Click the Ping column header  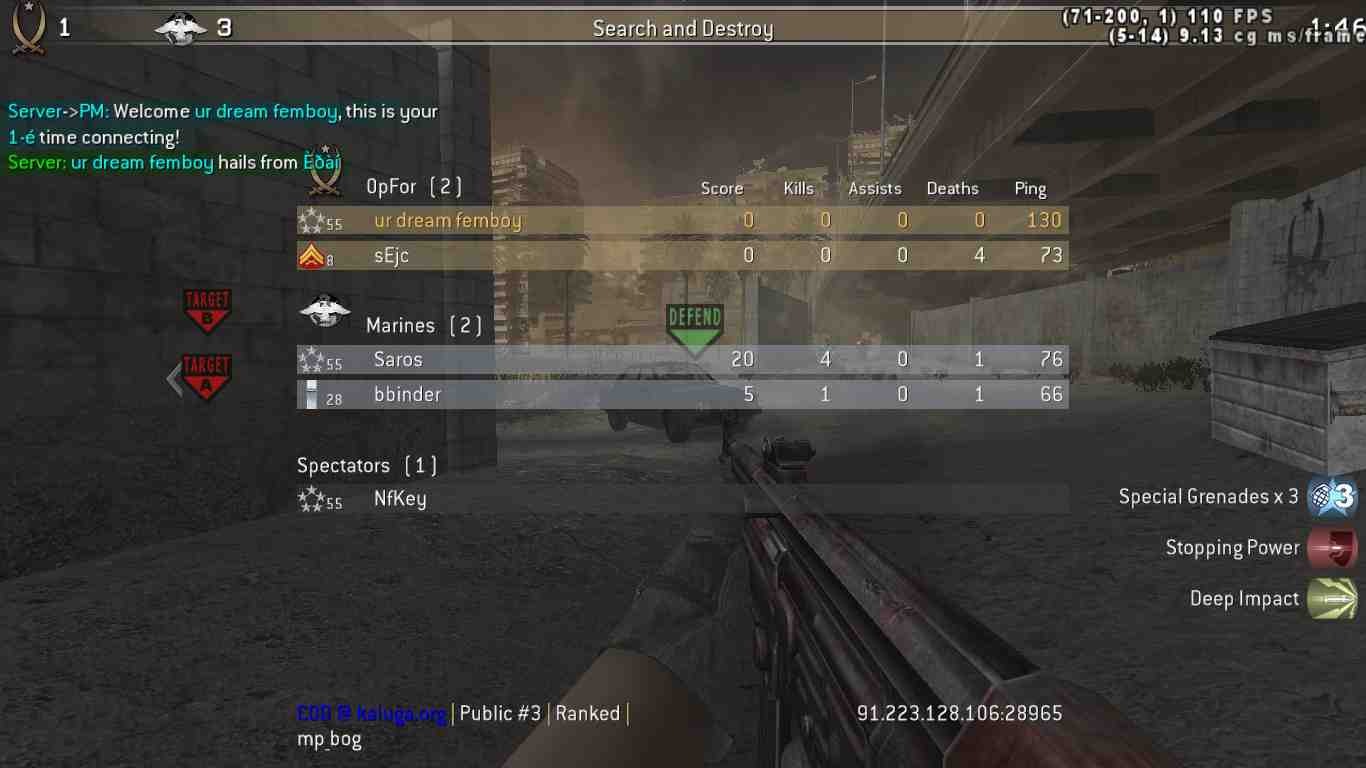point(1030,188)
